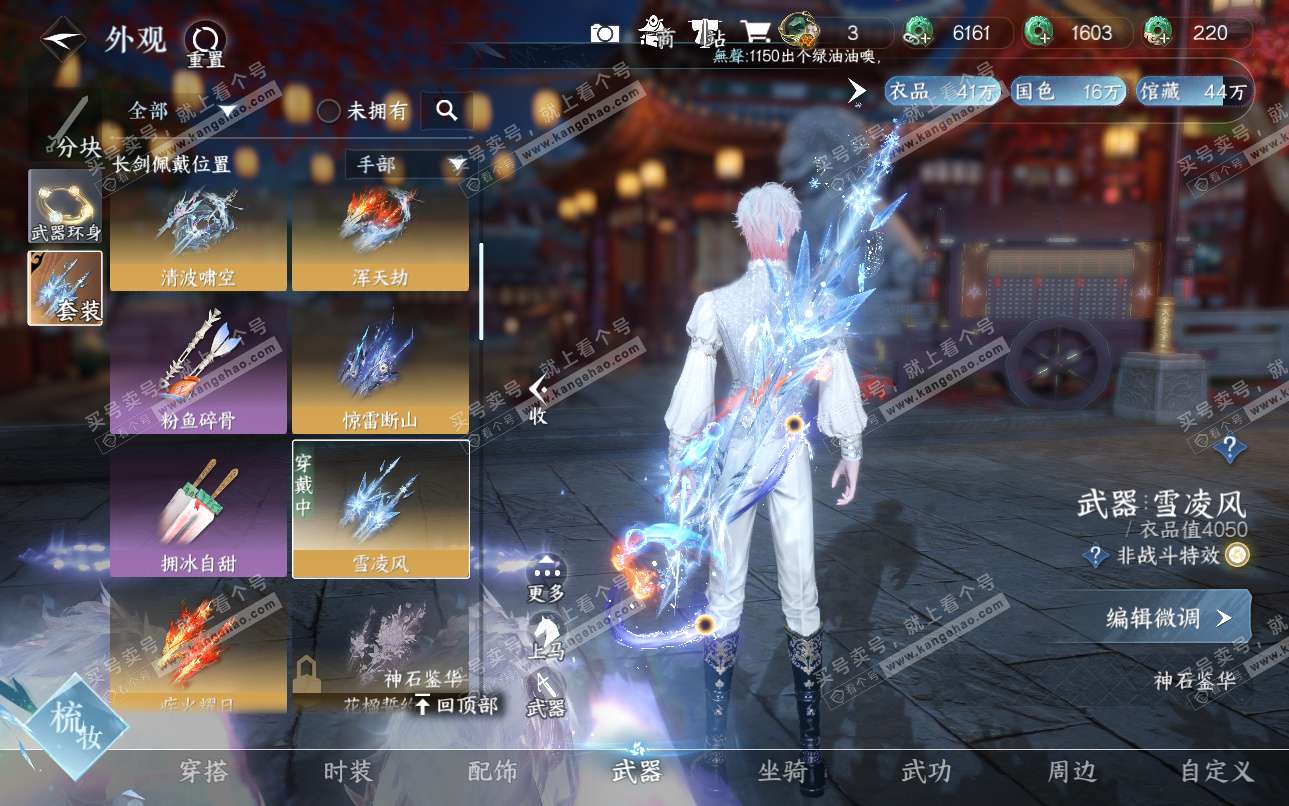Screen dimensions: 1289x806
Task: Open the weapon search magnifier
Action: 446,110
